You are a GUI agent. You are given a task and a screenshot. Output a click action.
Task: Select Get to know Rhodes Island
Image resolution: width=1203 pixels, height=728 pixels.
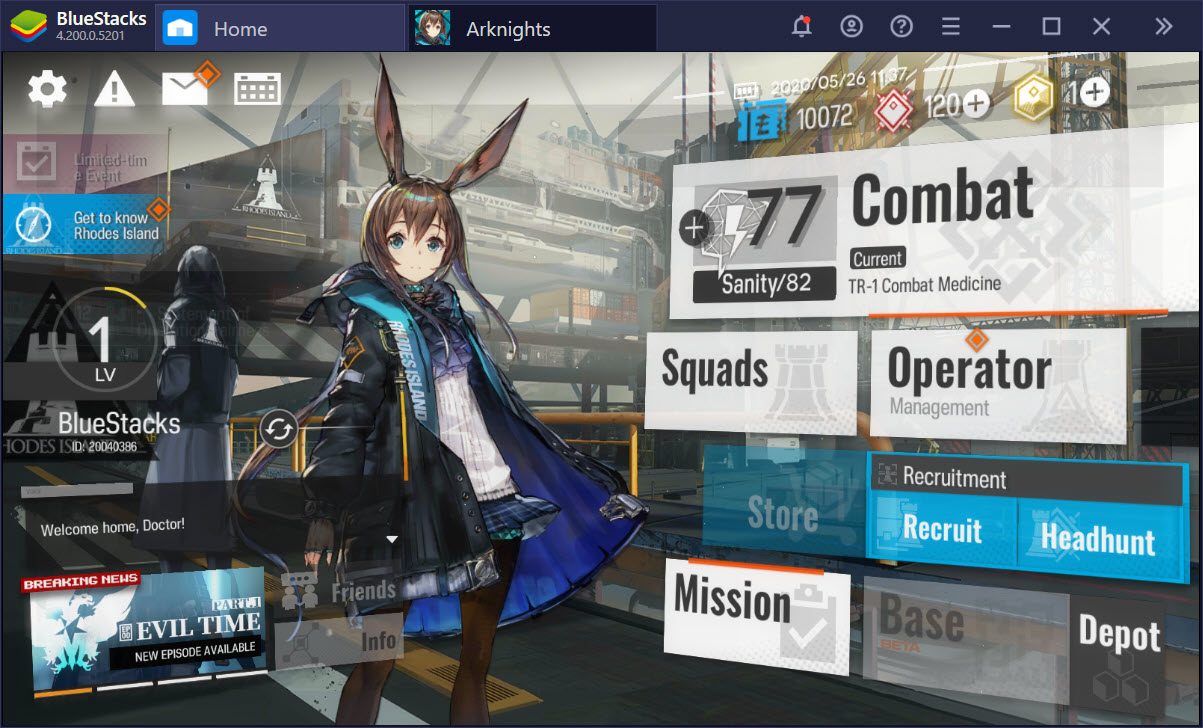tap(85, 225)
